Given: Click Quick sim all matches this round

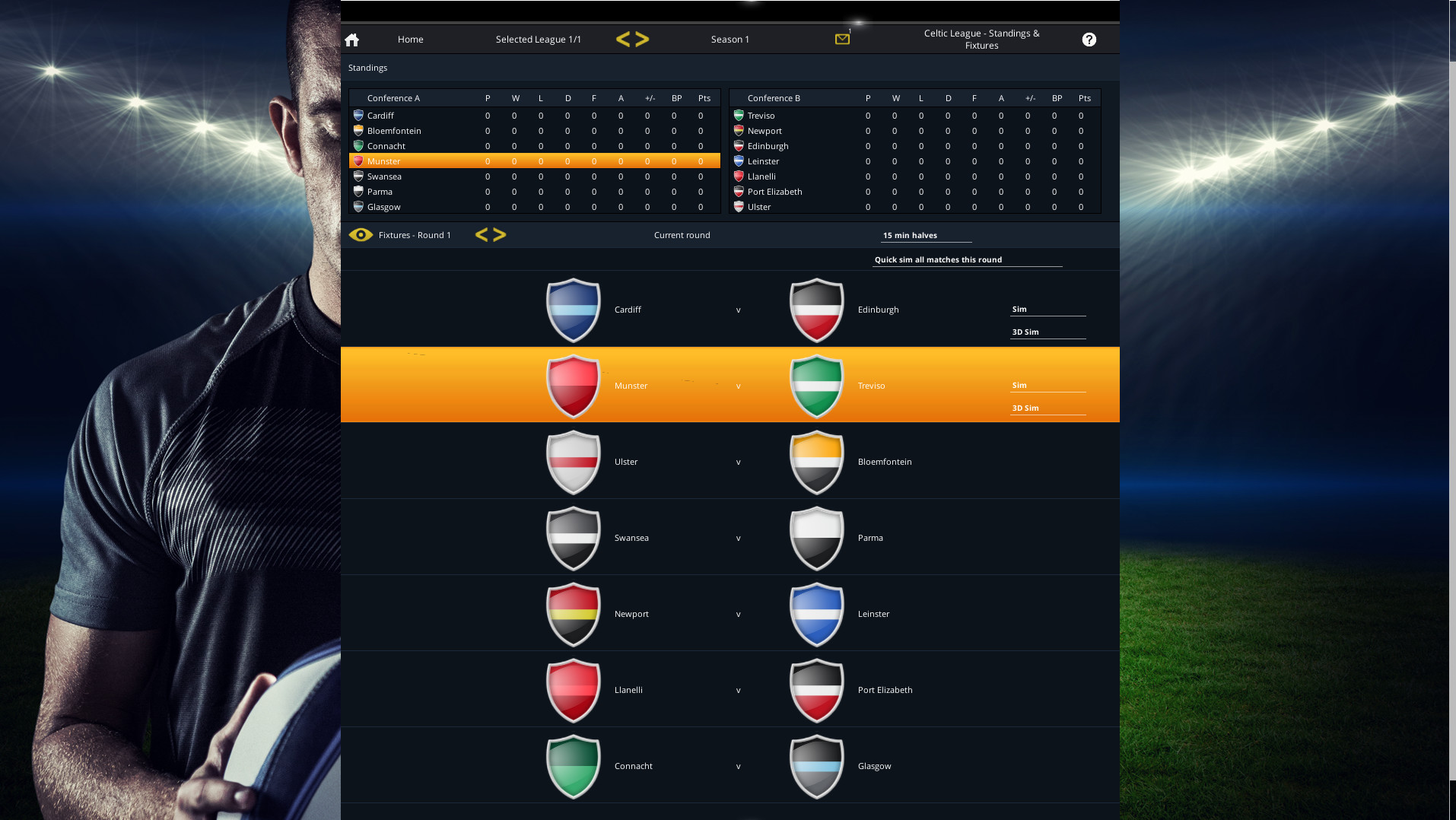Looking at the screenshot, I should [937, 259].
